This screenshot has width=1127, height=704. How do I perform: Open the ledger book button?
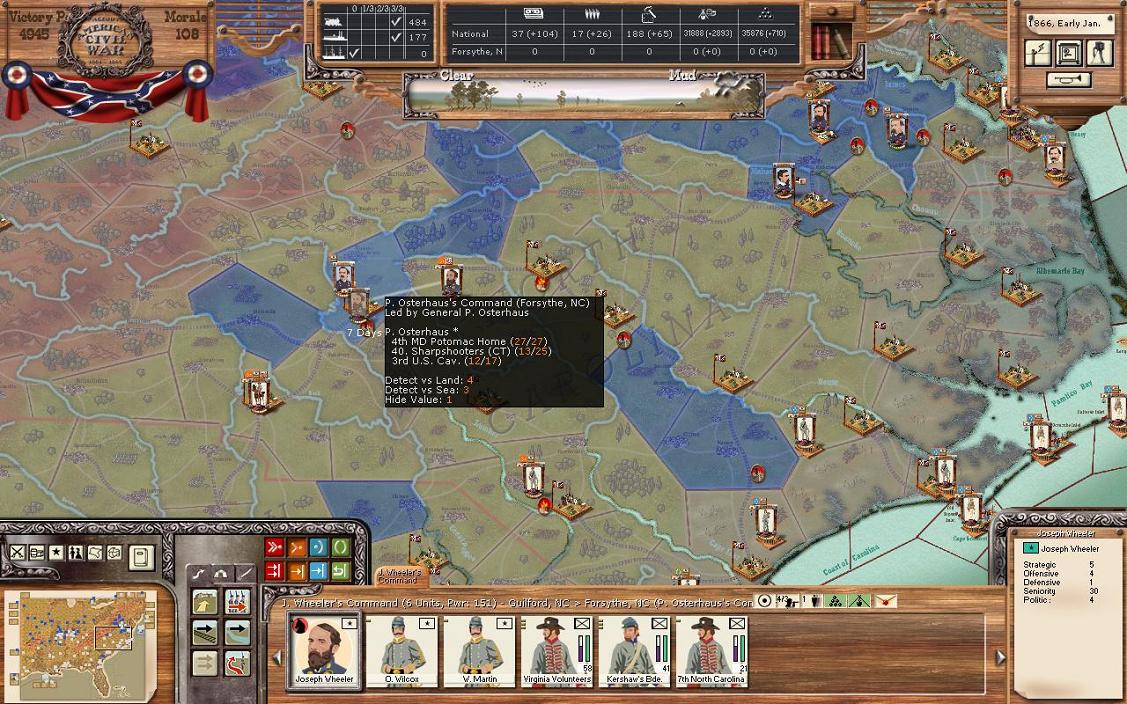[141, 556]
